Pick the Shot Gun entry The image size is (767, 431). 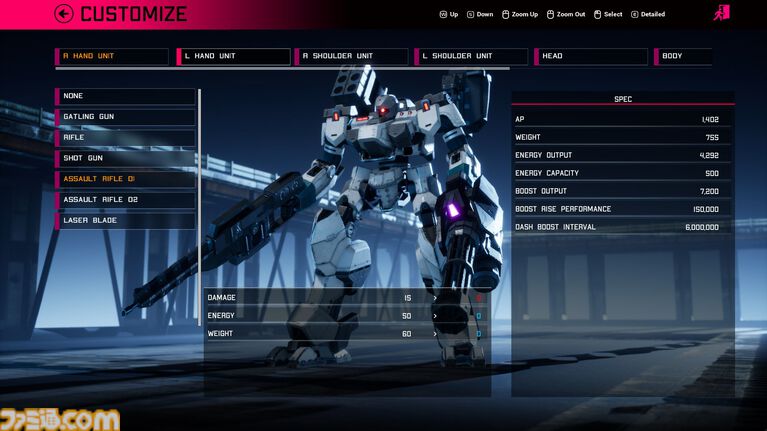[126, 158]
